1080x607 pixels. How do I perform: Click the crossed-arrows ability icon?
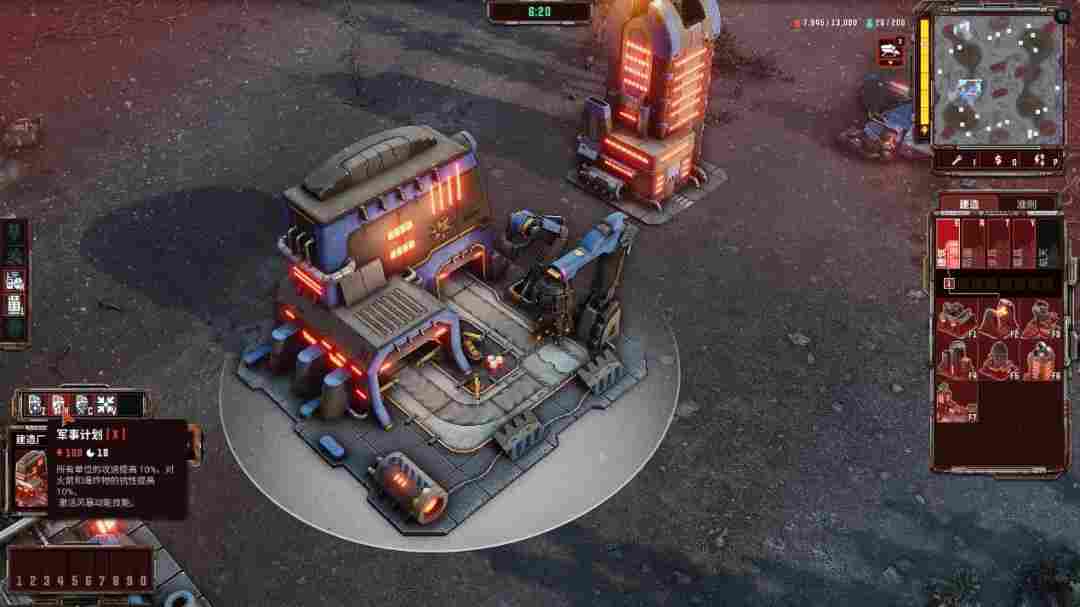[106, 406]
